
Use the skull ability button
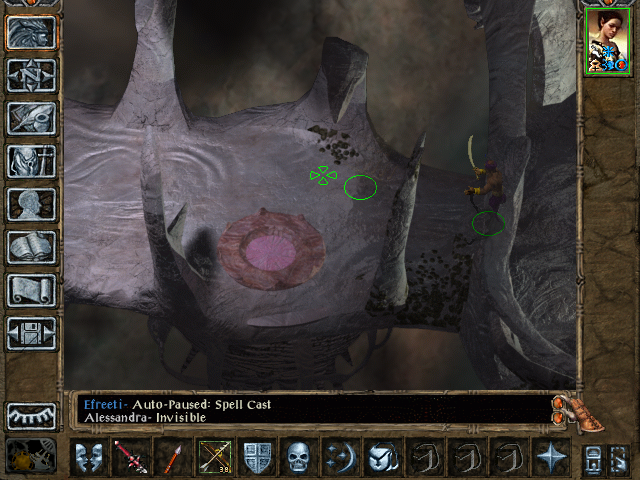point(298,457)
